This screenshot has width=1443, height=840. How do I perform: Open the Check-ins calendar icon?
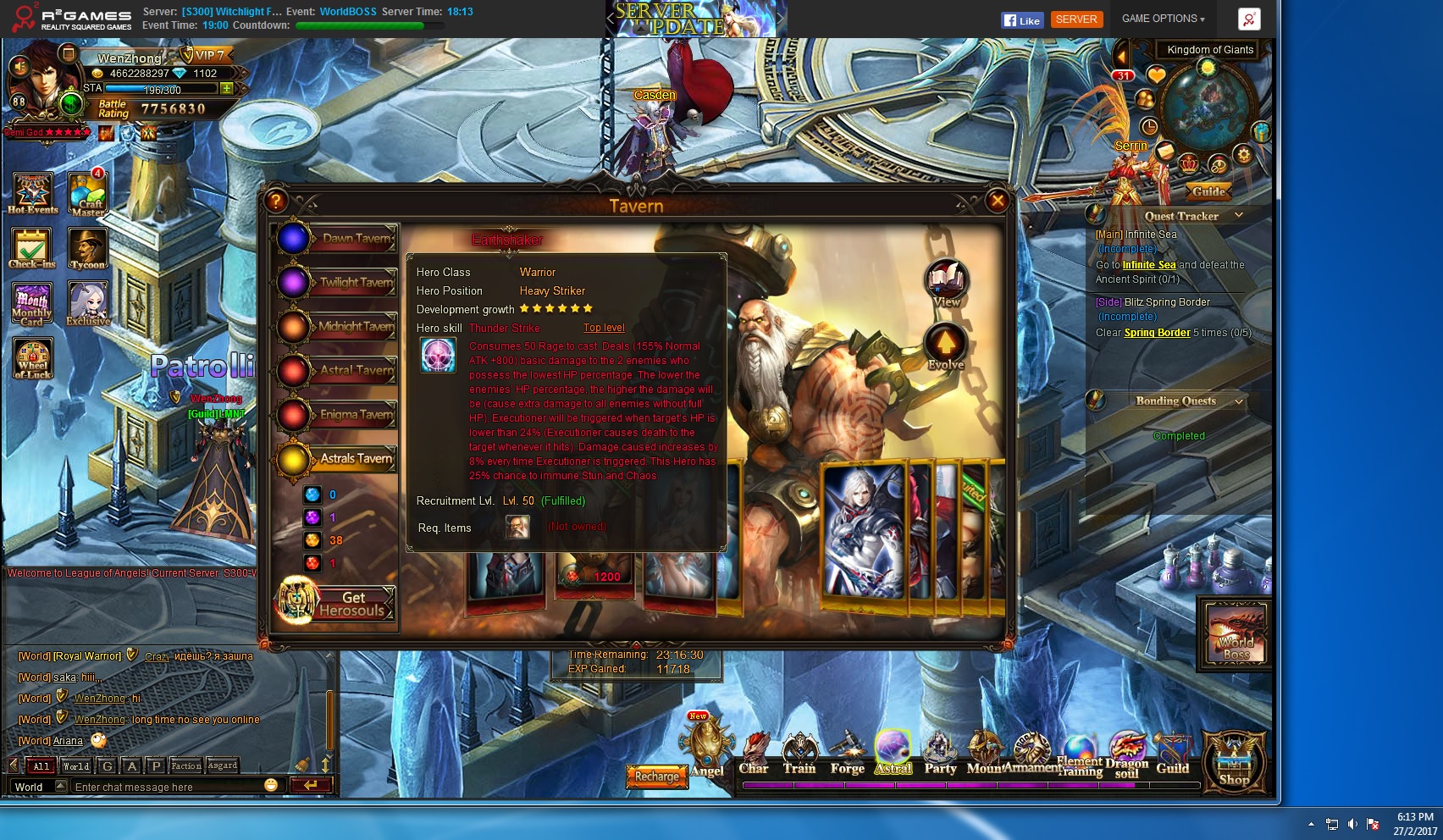coord(32,249)
